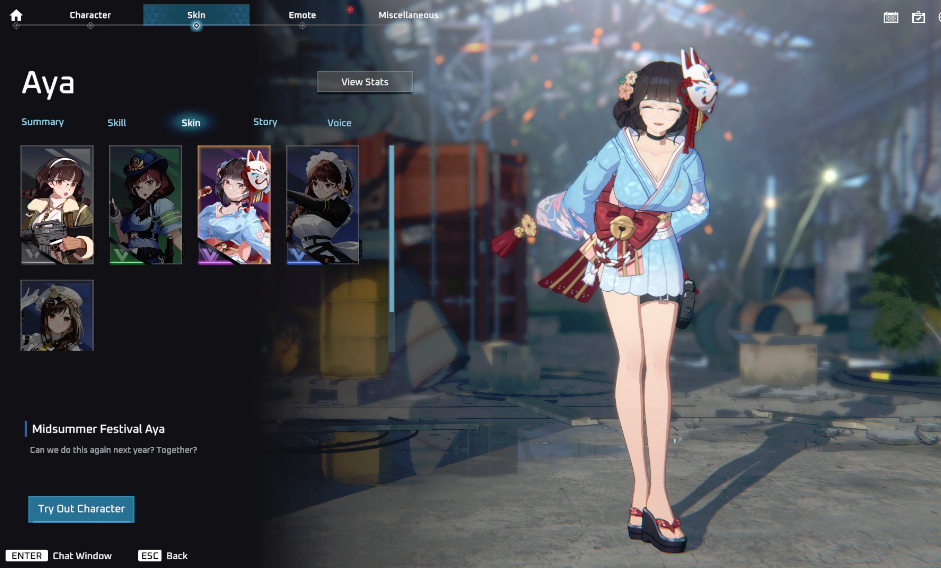941x568 pixels.
Task: Choose the police officer Aya skin
Action: coord(145,205)
